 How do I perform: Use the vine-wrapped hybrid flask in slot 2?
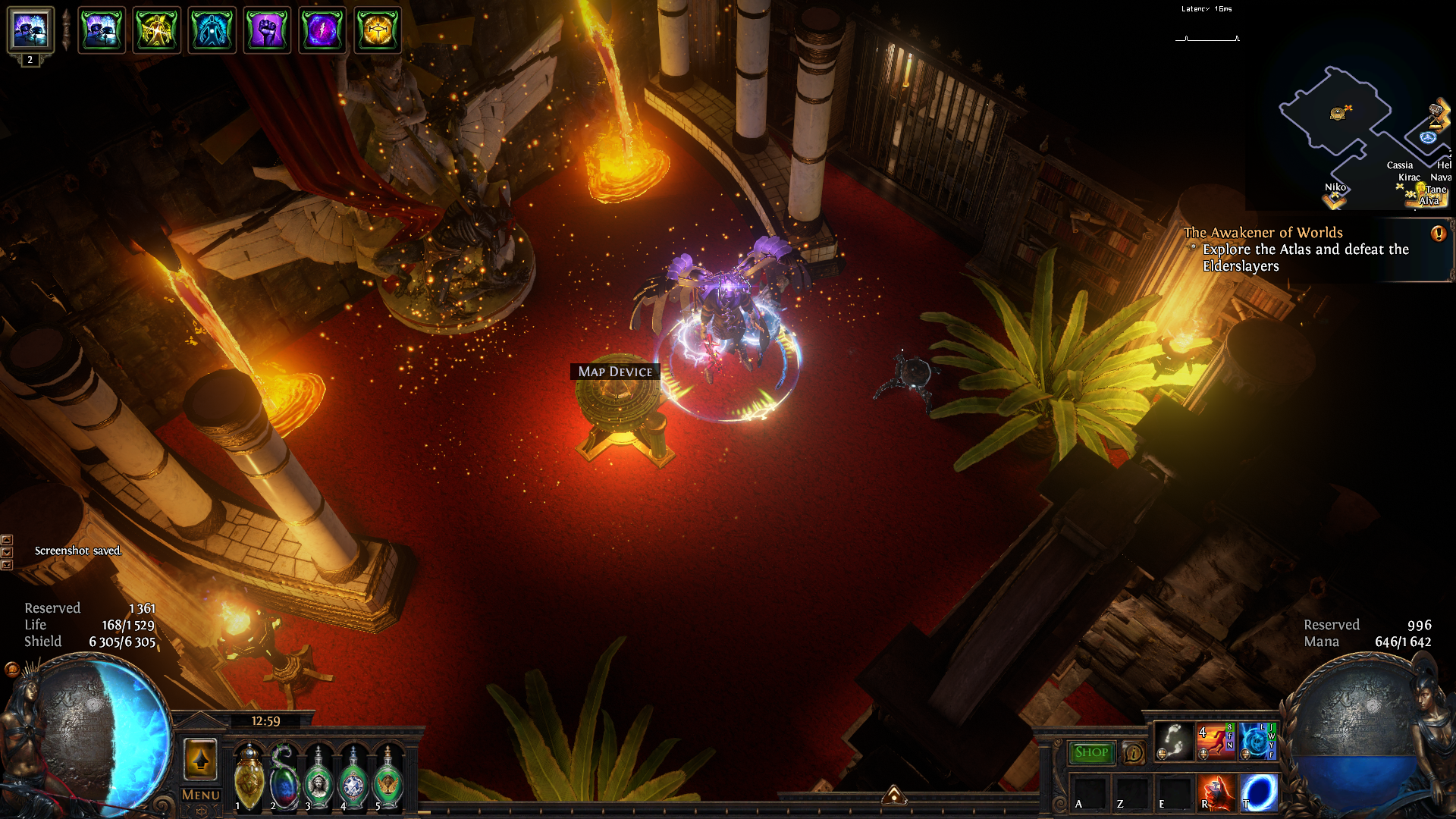[x=284, y=777]
